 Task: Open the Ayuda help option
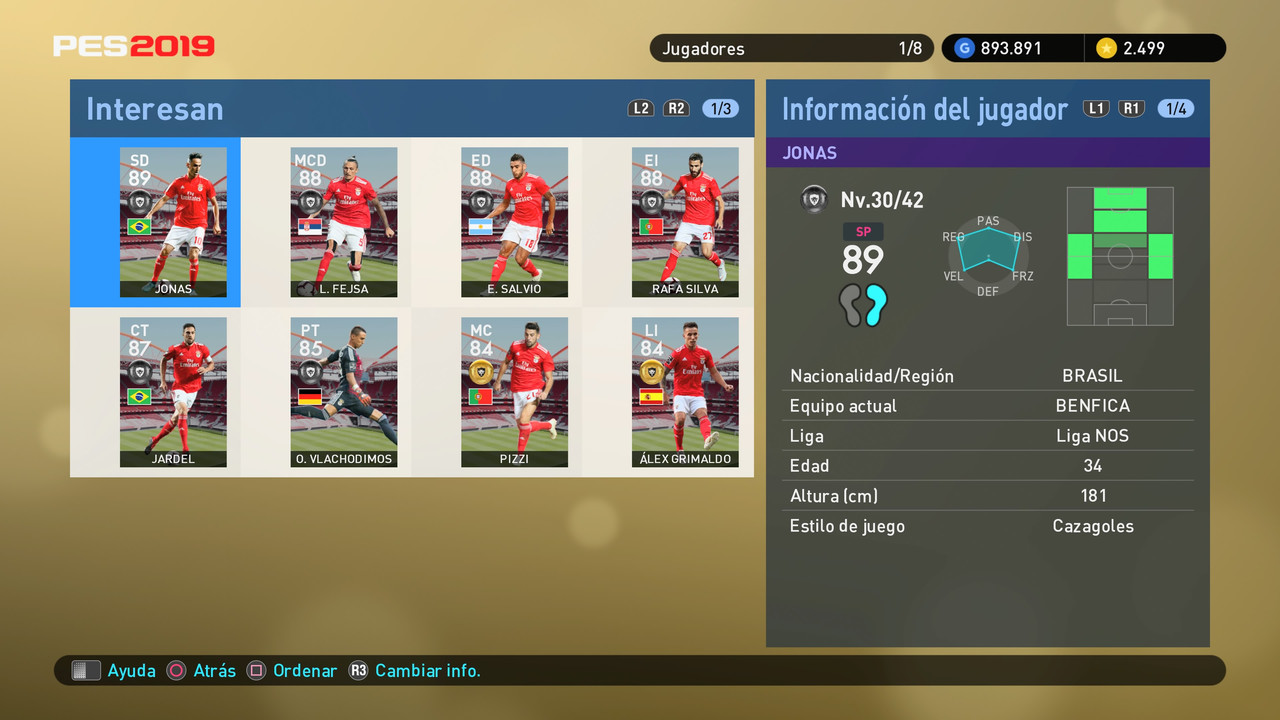click(x=132, y=671)
